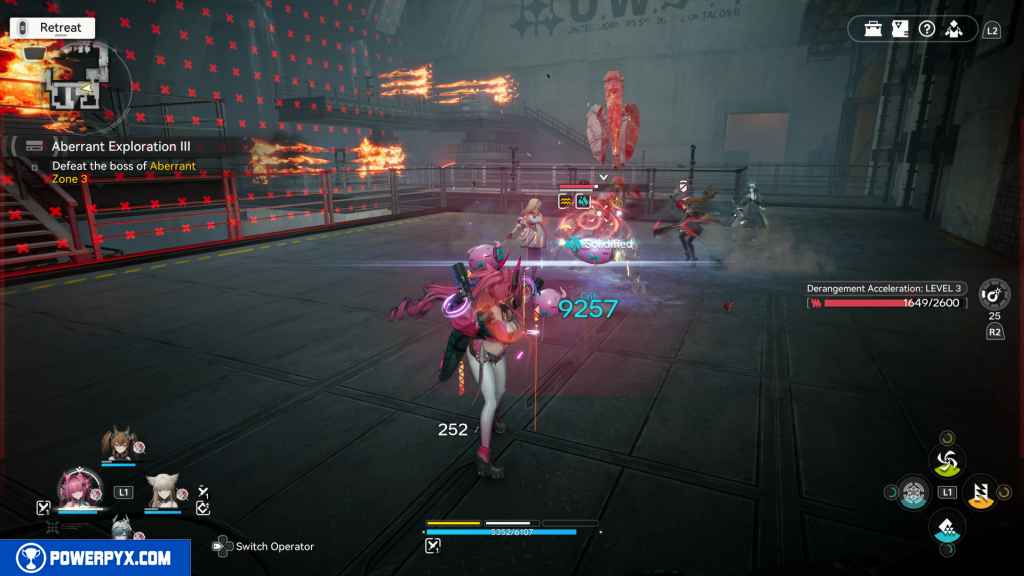This screenshot has height=576, width=1024.
Task: Open the backpack inventory icon
Action: coord(874,29)
